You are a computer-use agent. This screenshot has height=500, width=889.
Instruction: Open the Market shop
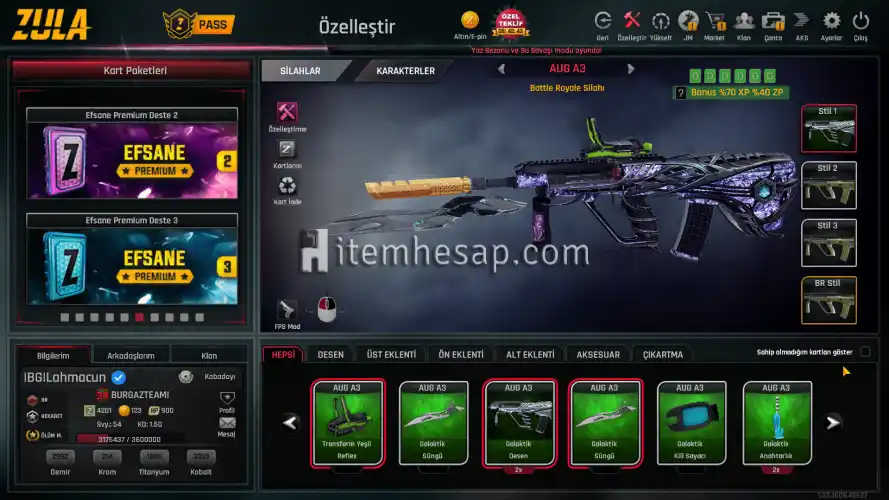pos(715,23)
